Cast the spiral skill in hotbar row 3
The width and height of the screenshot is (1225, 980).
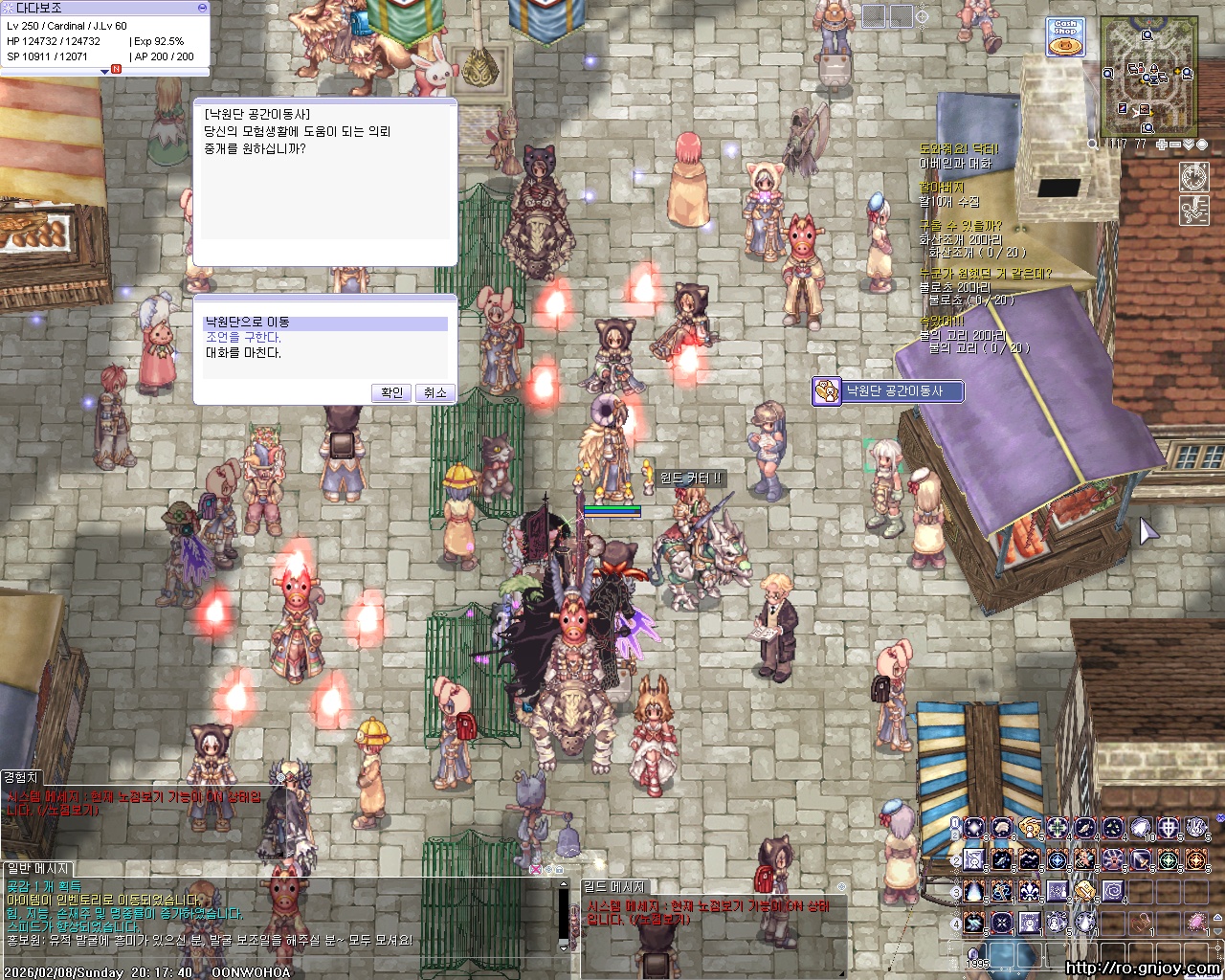pyautogui.click(x=1113, y=892)
